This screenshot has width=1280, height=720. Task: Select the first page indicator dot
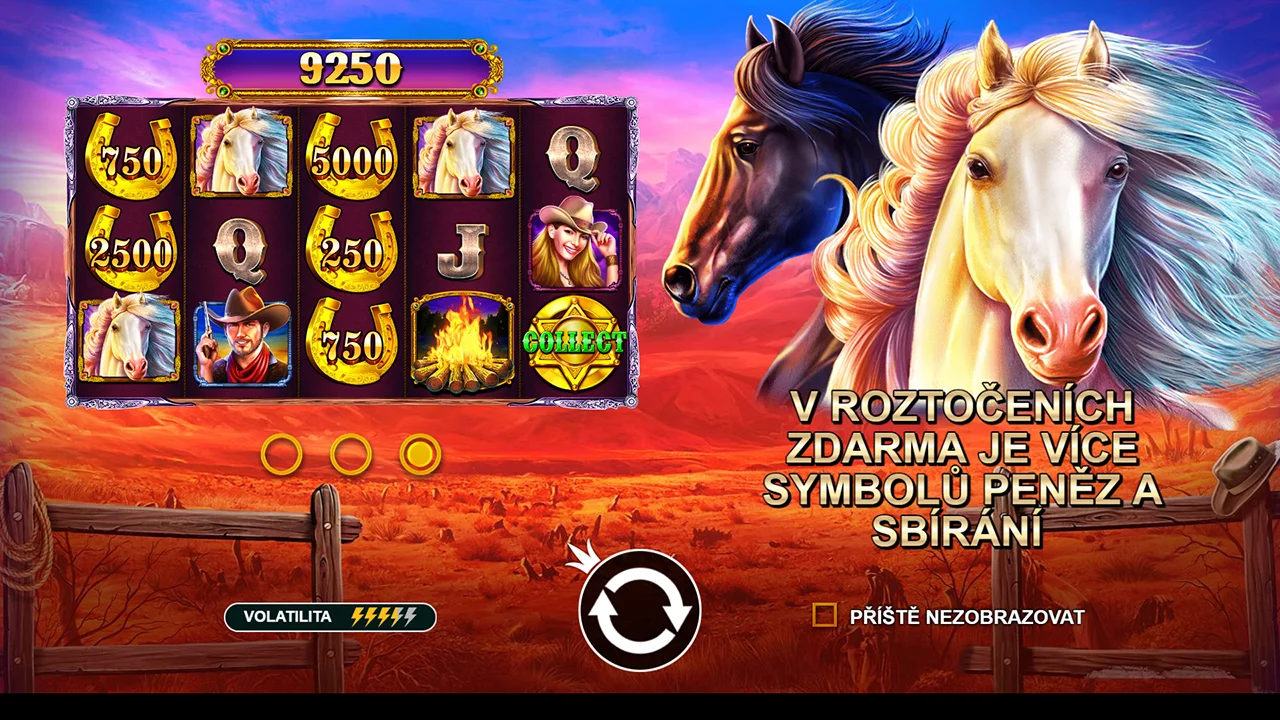(x=281, y=454)
